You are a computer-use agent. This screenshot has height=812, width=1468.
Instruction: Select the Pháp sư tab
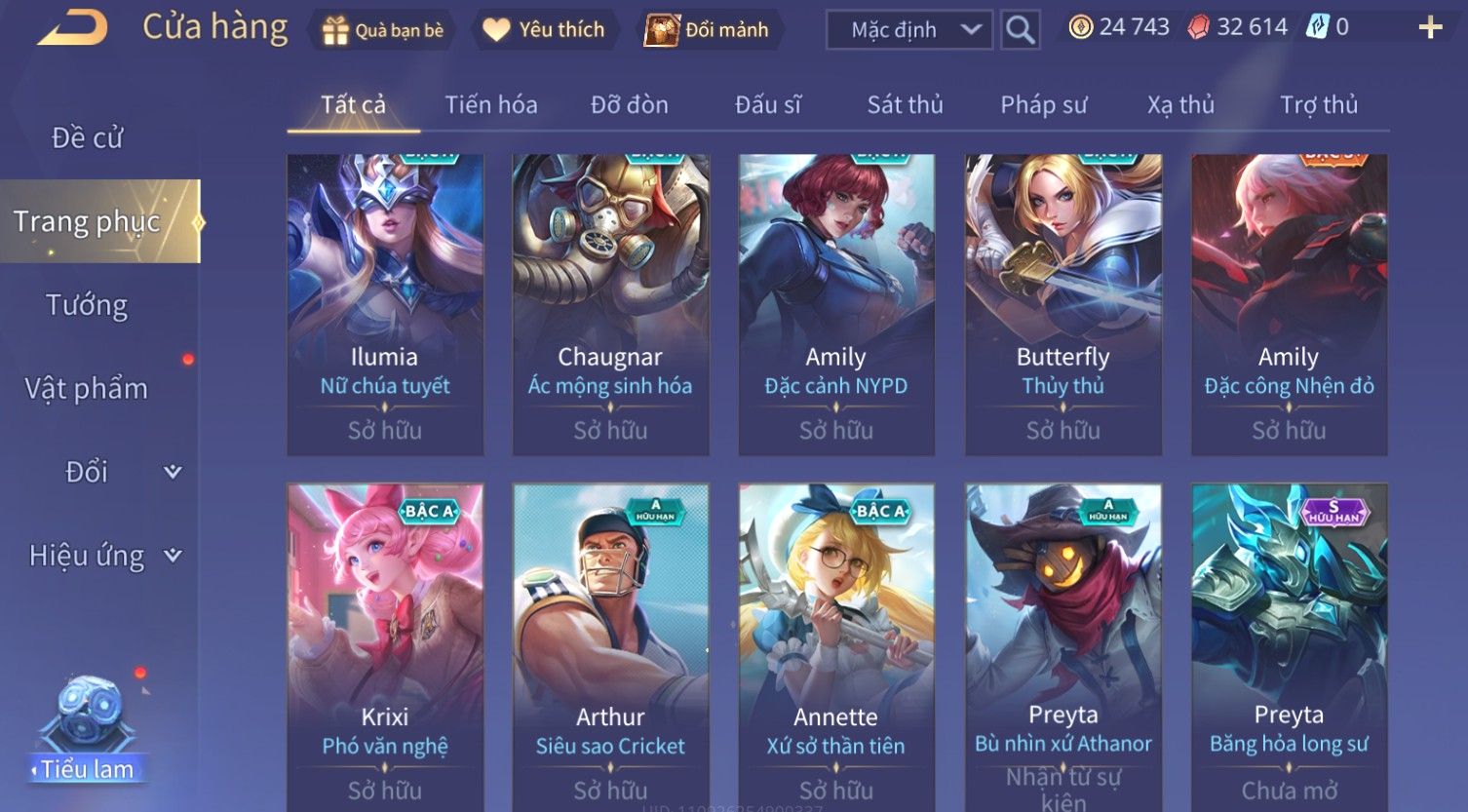tap(1043, 104)
